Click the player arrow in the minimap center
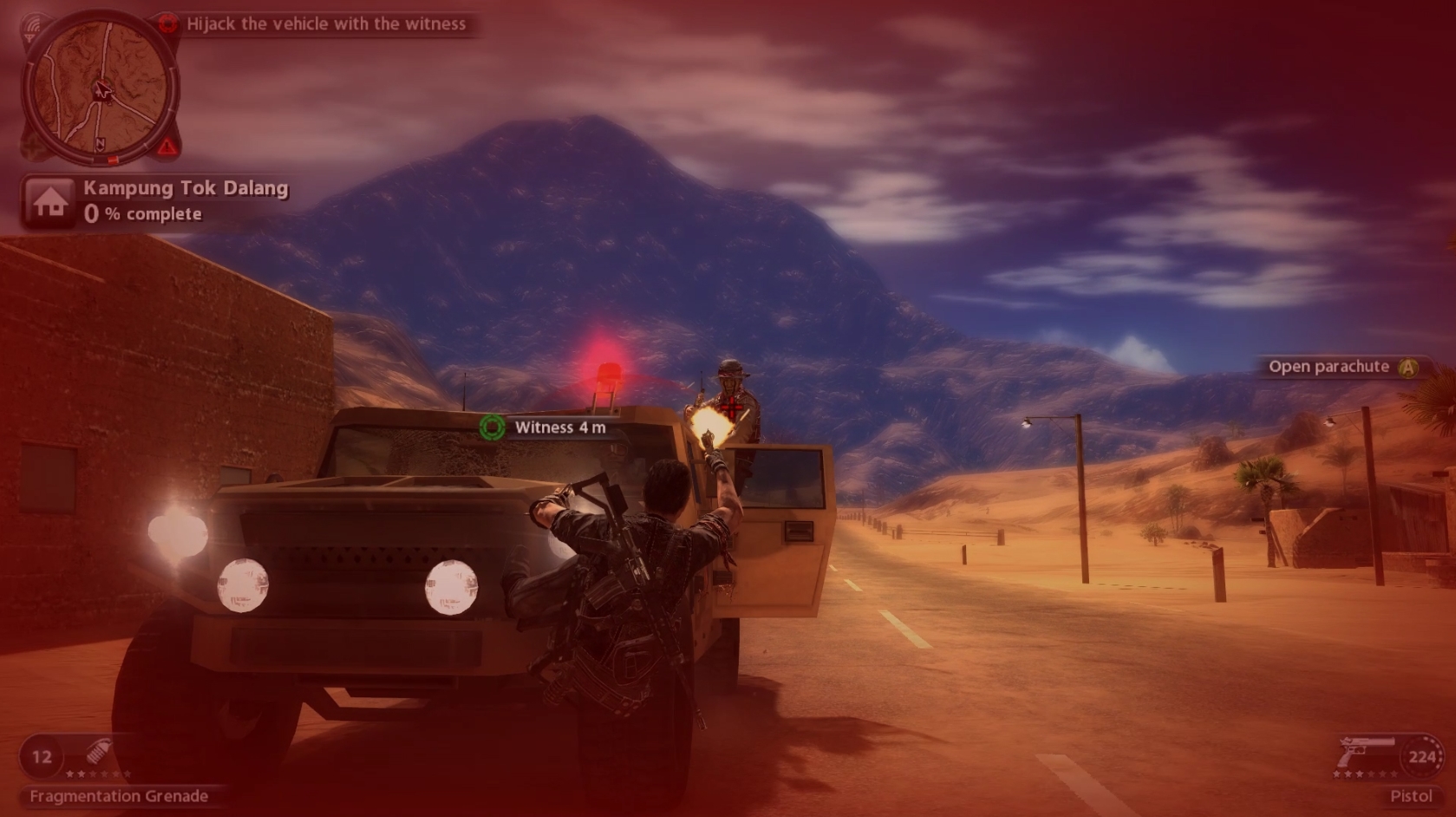Screen dimensions: 1456x817 point(102,90)
